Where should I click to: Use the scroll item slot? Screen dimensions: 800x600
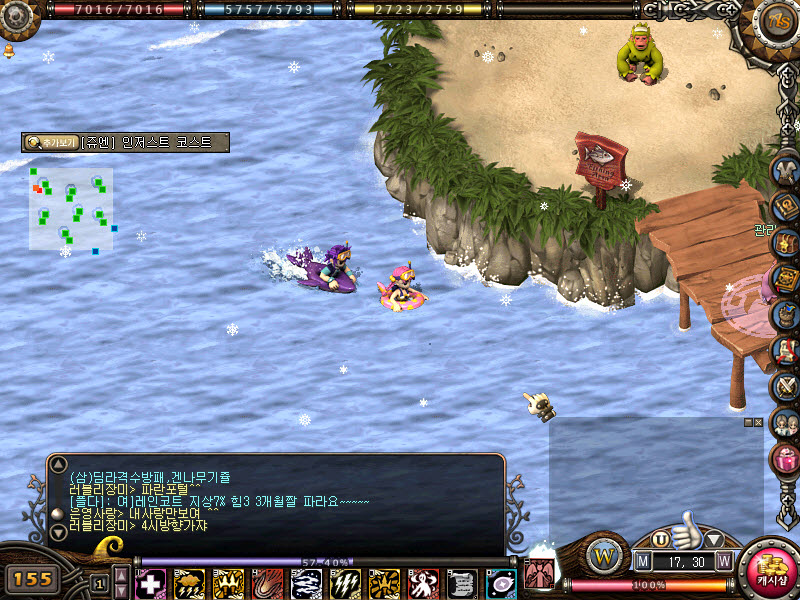coord(461,583)
